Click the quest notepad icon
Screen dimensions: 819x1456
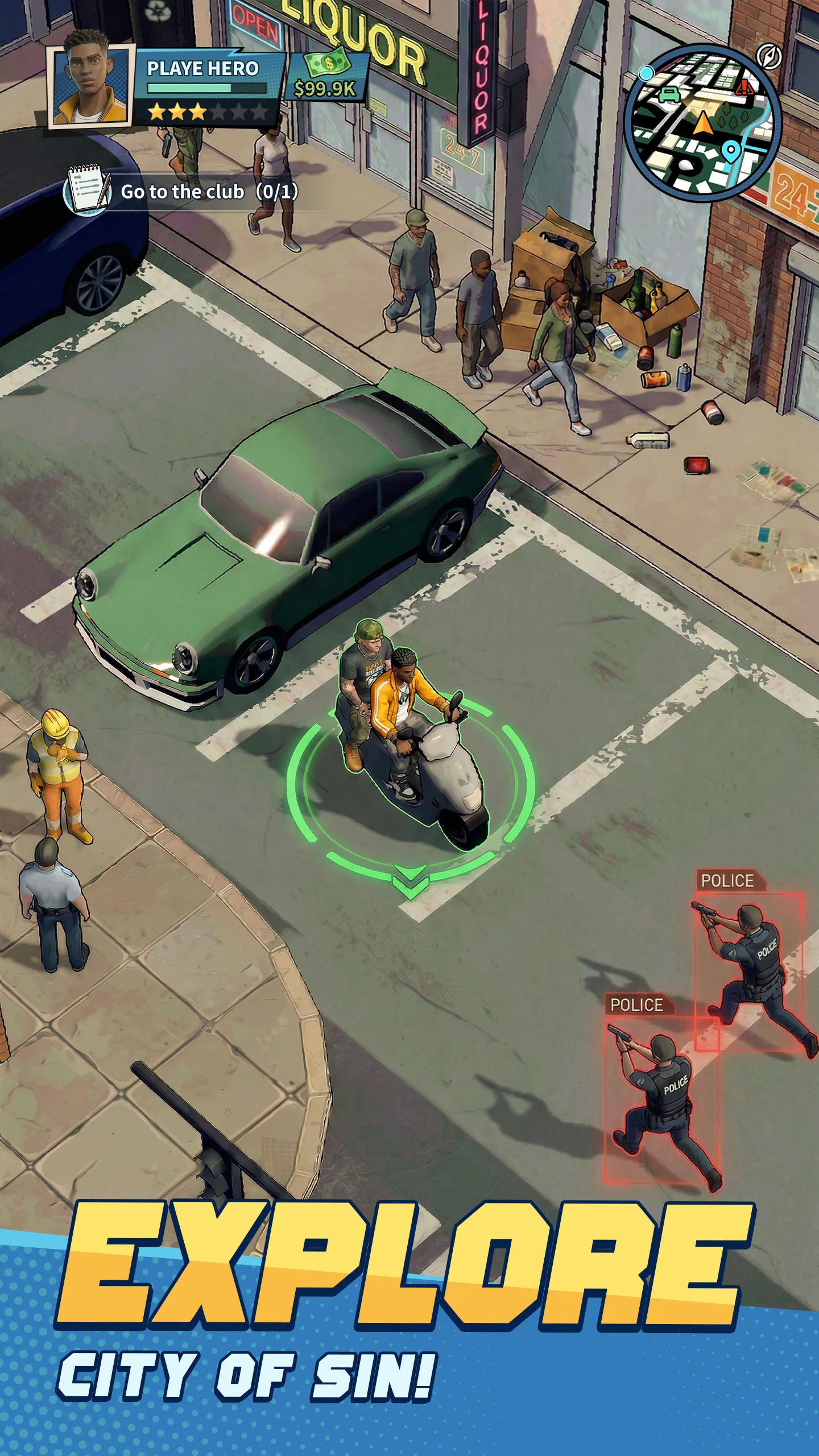[x=88, y=191]
